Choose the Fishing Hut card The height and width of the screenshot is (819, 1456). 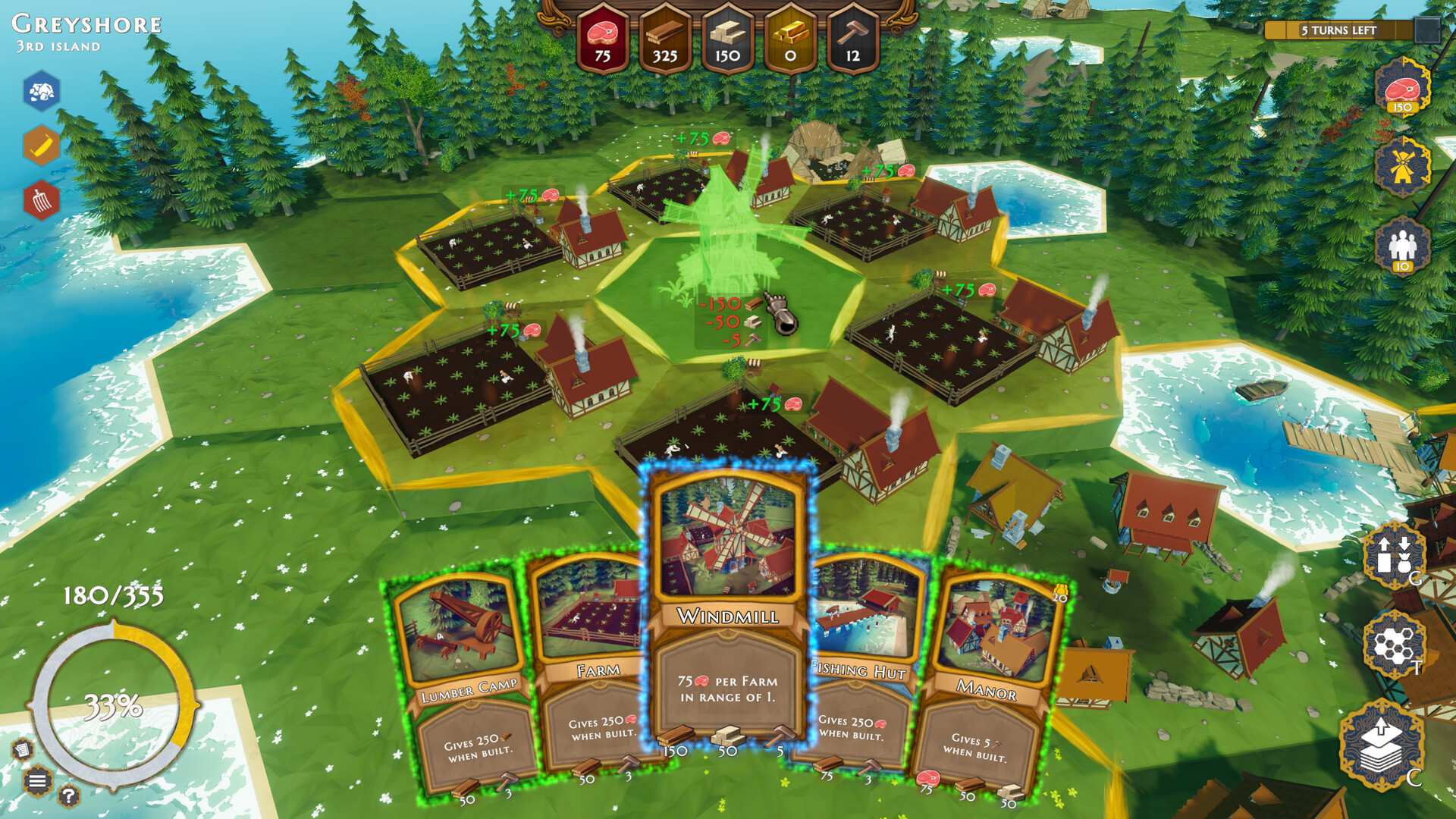pyautogui.click(x=861, y=660)
